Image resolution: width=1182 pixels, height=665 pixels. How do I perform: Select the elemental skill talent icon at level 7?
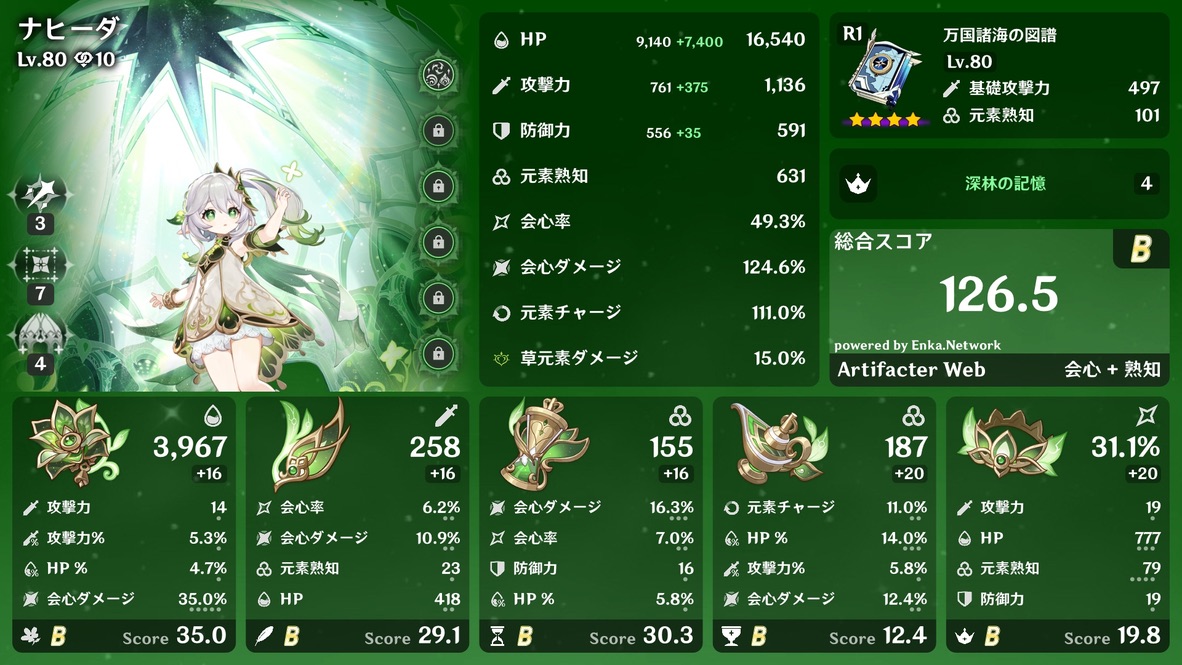click(x=40, y=264)
